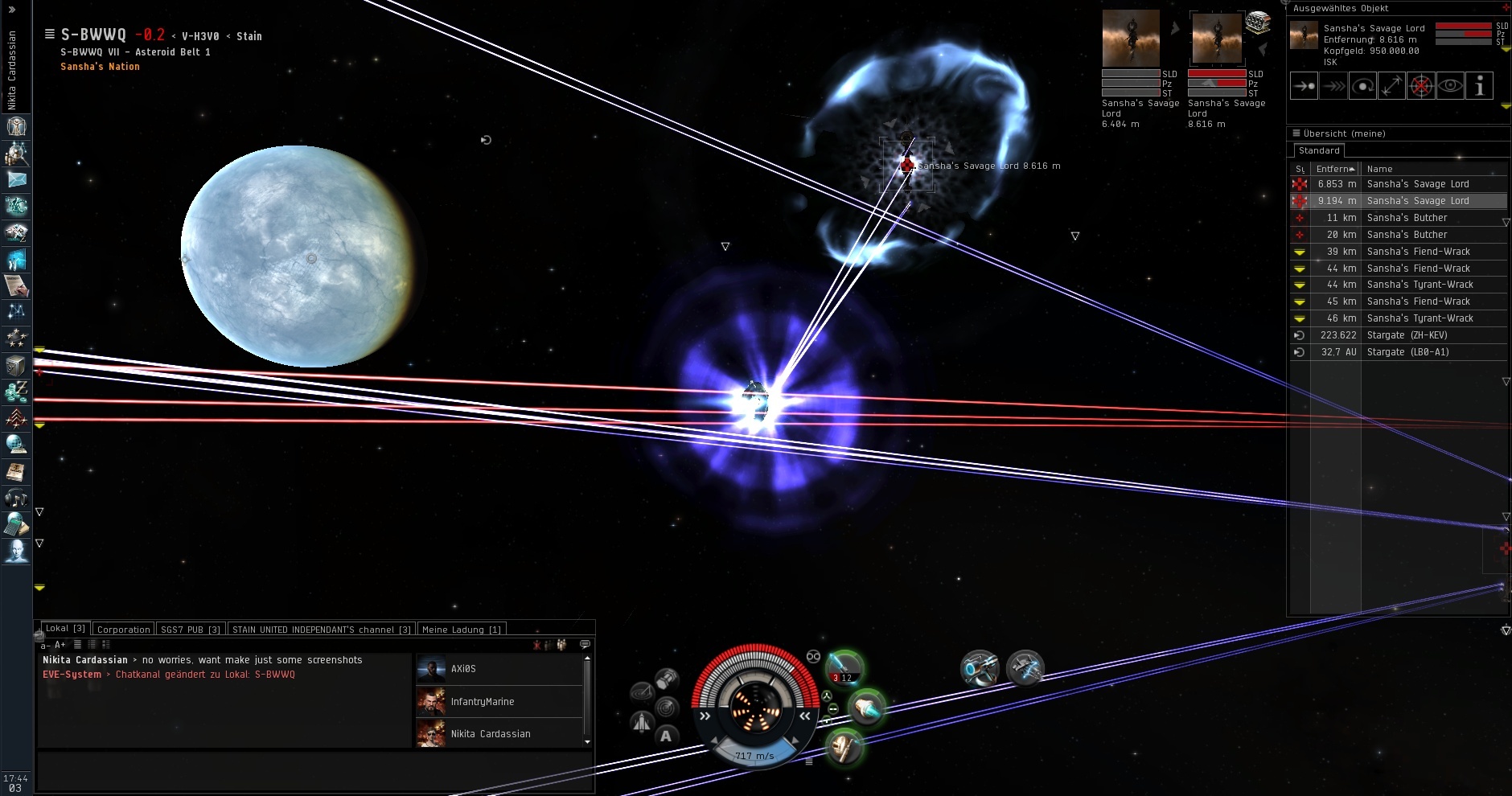Screen dimensions: 1512x796
Task: Open the character sheet icon in sidebar
Action: click(16, 126)
